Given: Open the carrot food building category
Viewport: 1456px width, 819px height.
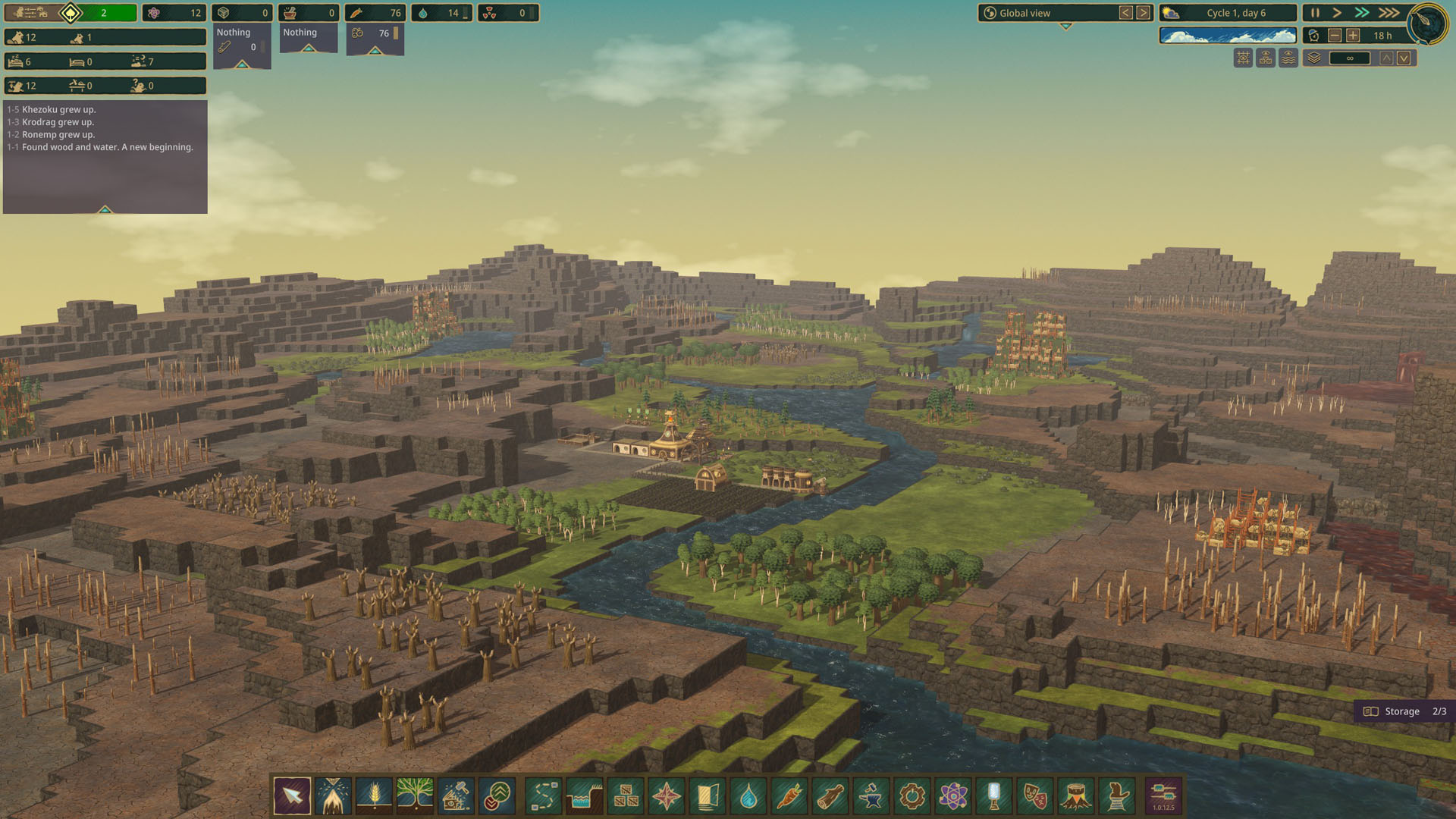Looking at the screenshot, I should point(789,796).
